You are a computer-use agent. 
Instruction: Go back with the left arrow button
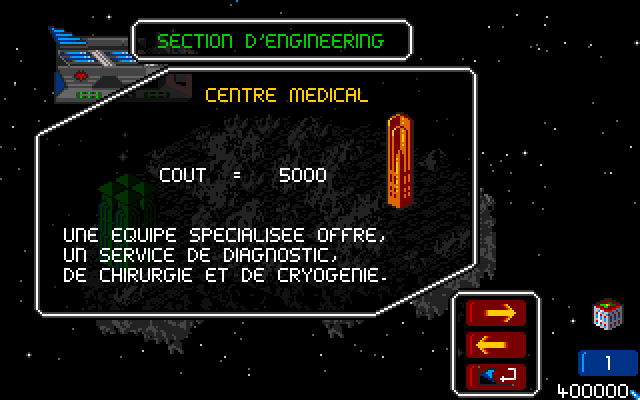click(x=497, y=345)
